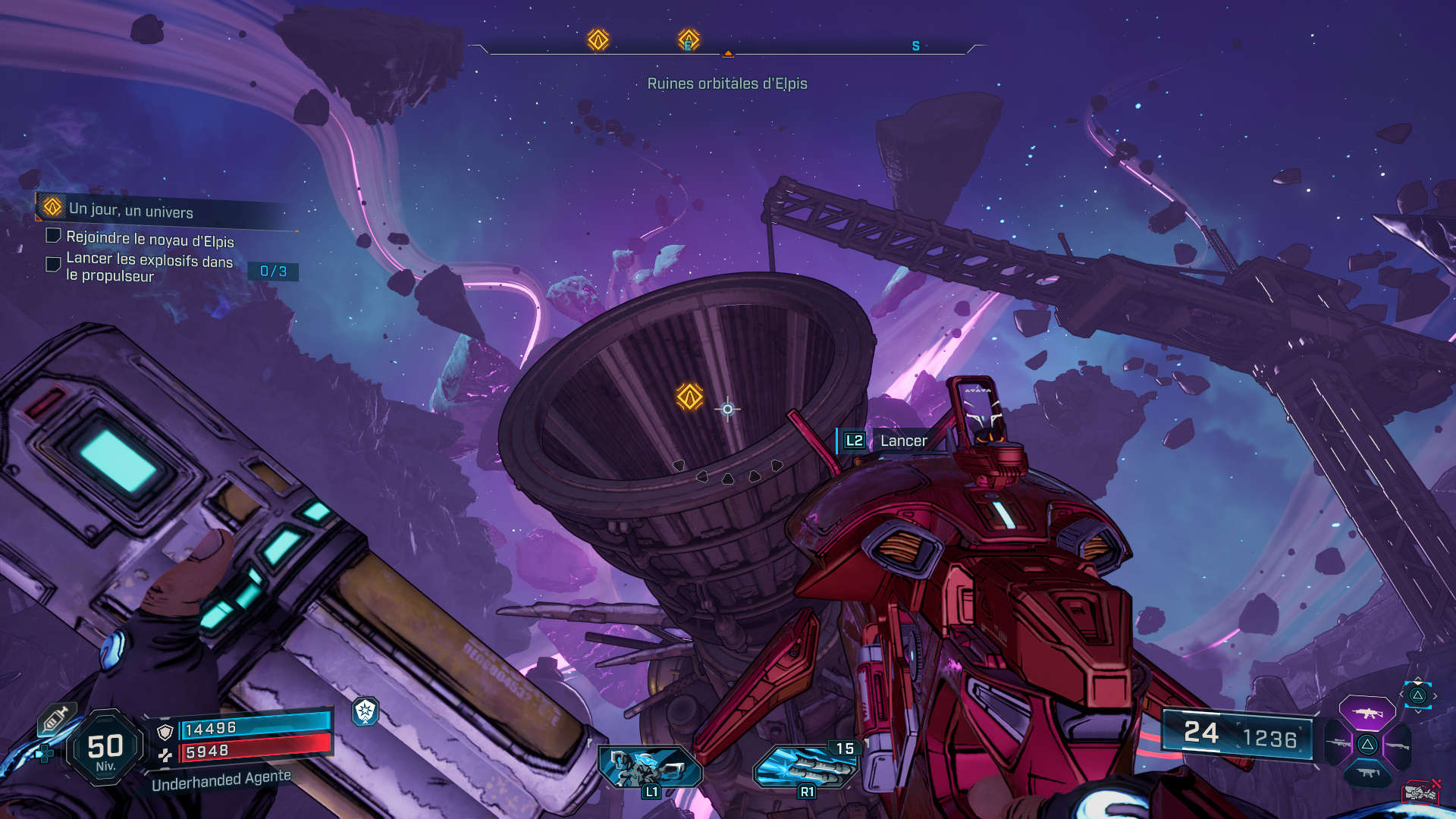Click the Triangle swap-weapon icon in the weapon wheel
This screenshot has width=1456, height=819.
1367,745
